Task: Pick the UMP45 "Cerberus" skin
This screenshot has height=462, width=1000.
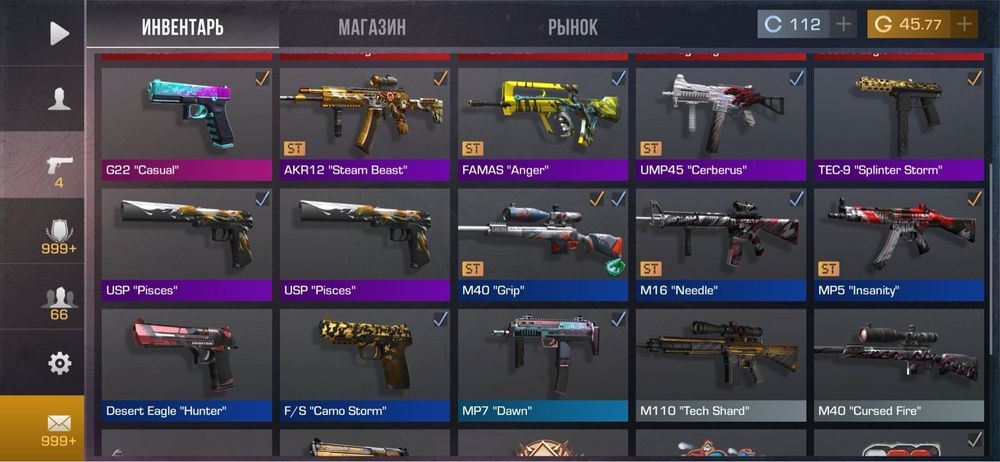Action: point(722,120)
